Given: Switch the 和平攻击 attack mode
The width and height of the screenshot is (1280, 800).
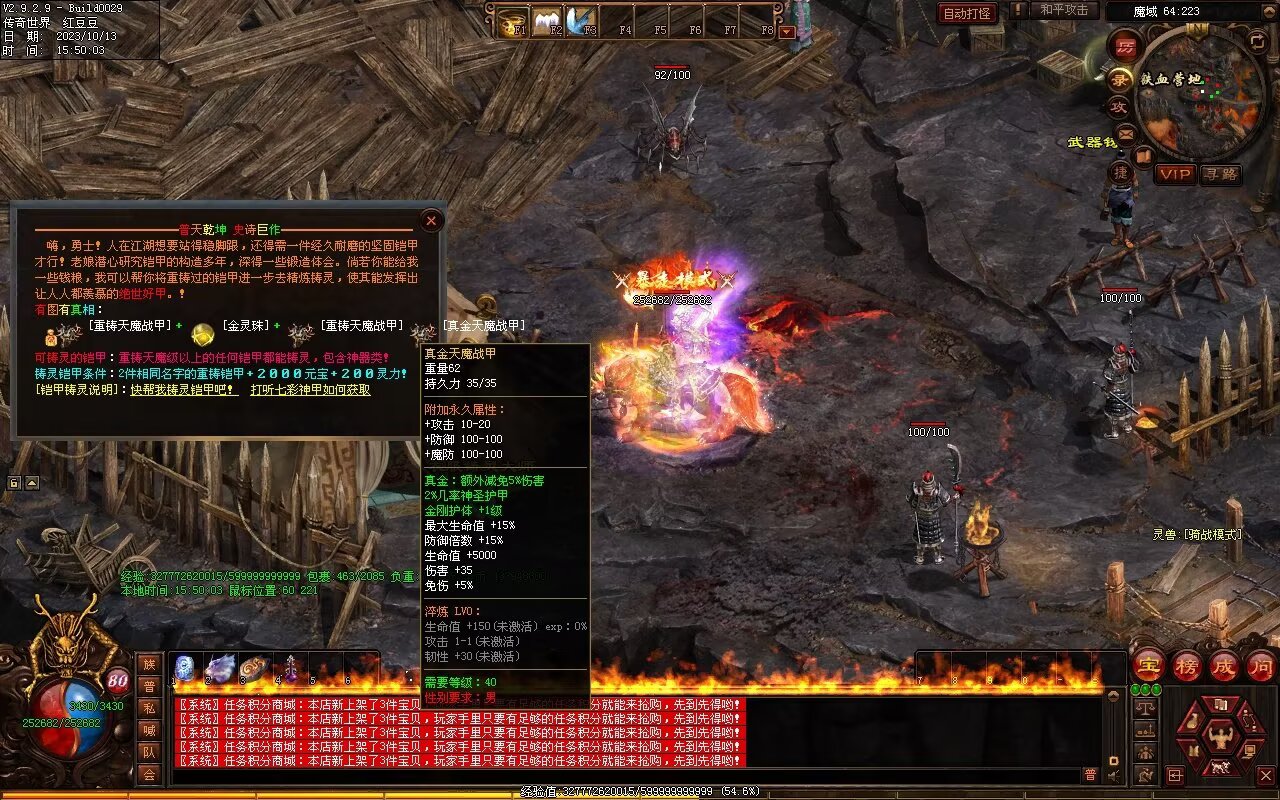Looking at the screenshot, I should [1063, 10].
